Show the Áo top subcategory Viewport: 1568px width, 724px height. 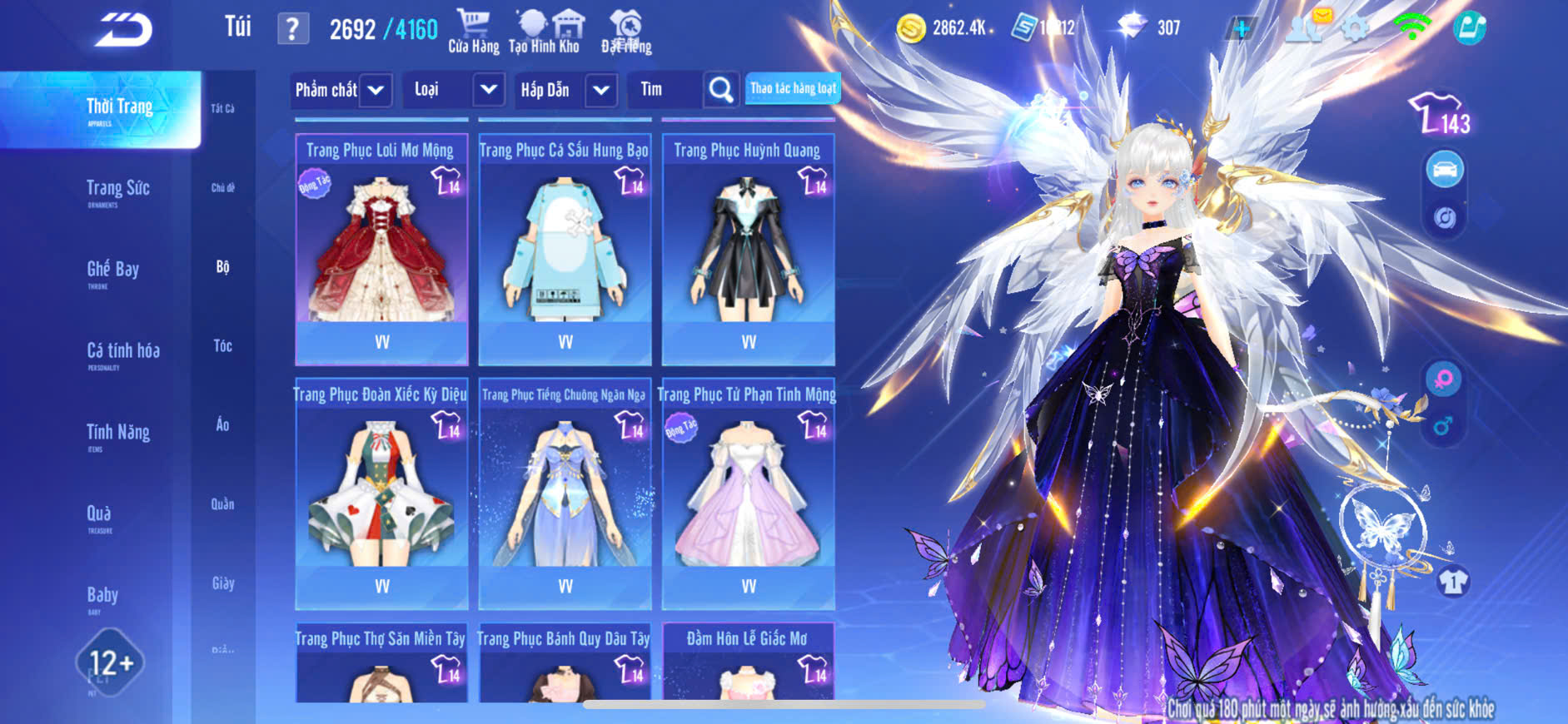click(222, 425)
